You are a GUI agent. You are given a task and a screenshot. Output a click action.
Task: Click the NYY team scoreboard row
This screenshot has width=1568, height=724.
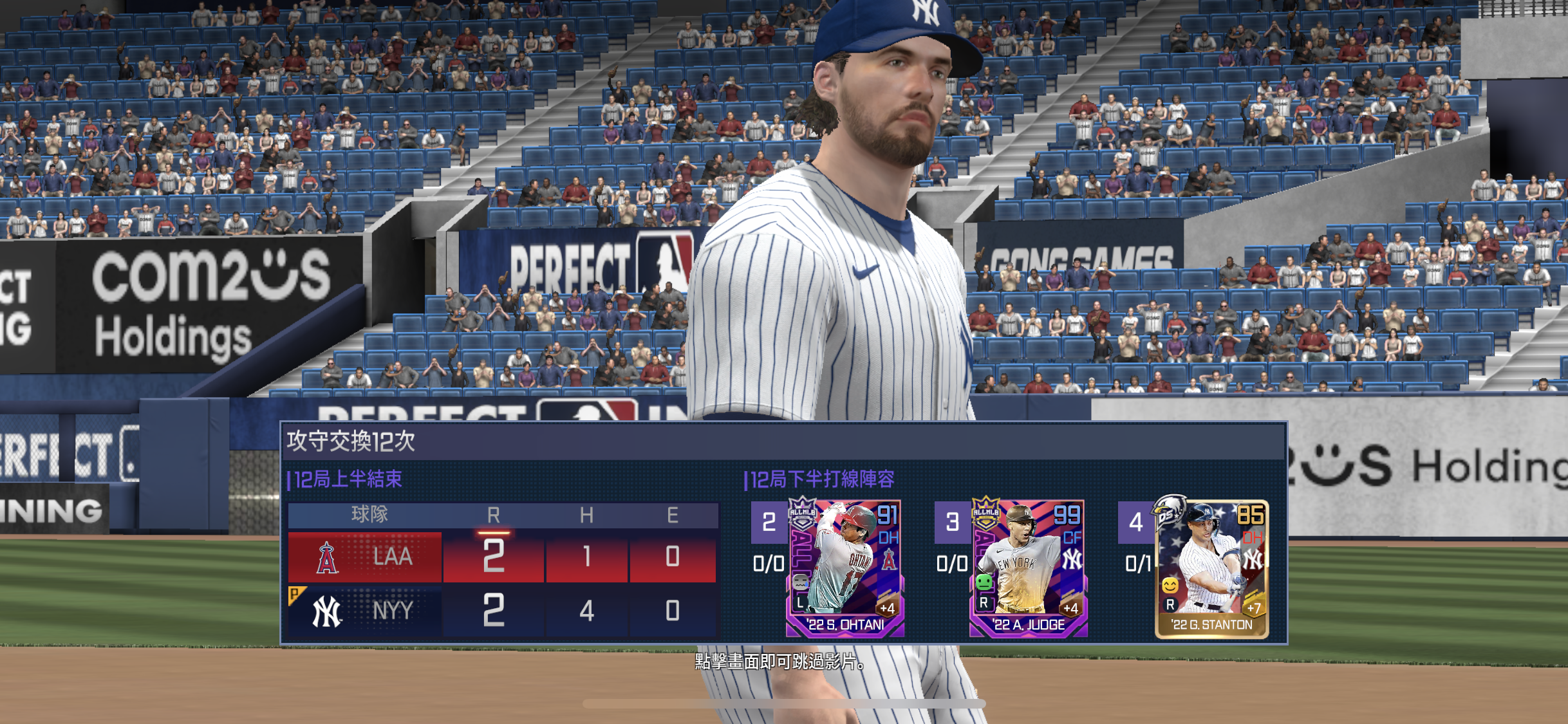pos(502,610)
